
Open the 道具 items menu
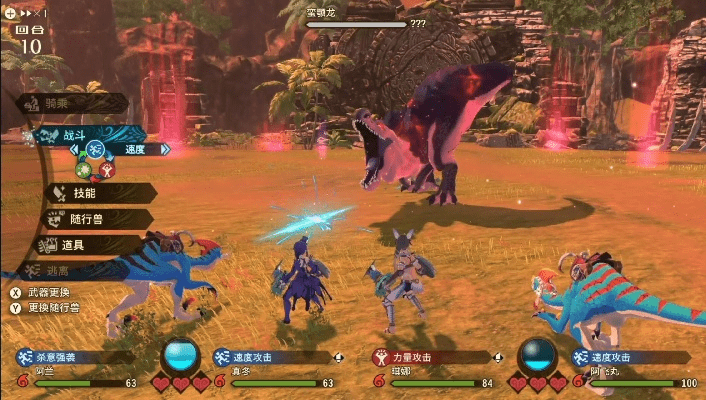[x=85, y=244]
